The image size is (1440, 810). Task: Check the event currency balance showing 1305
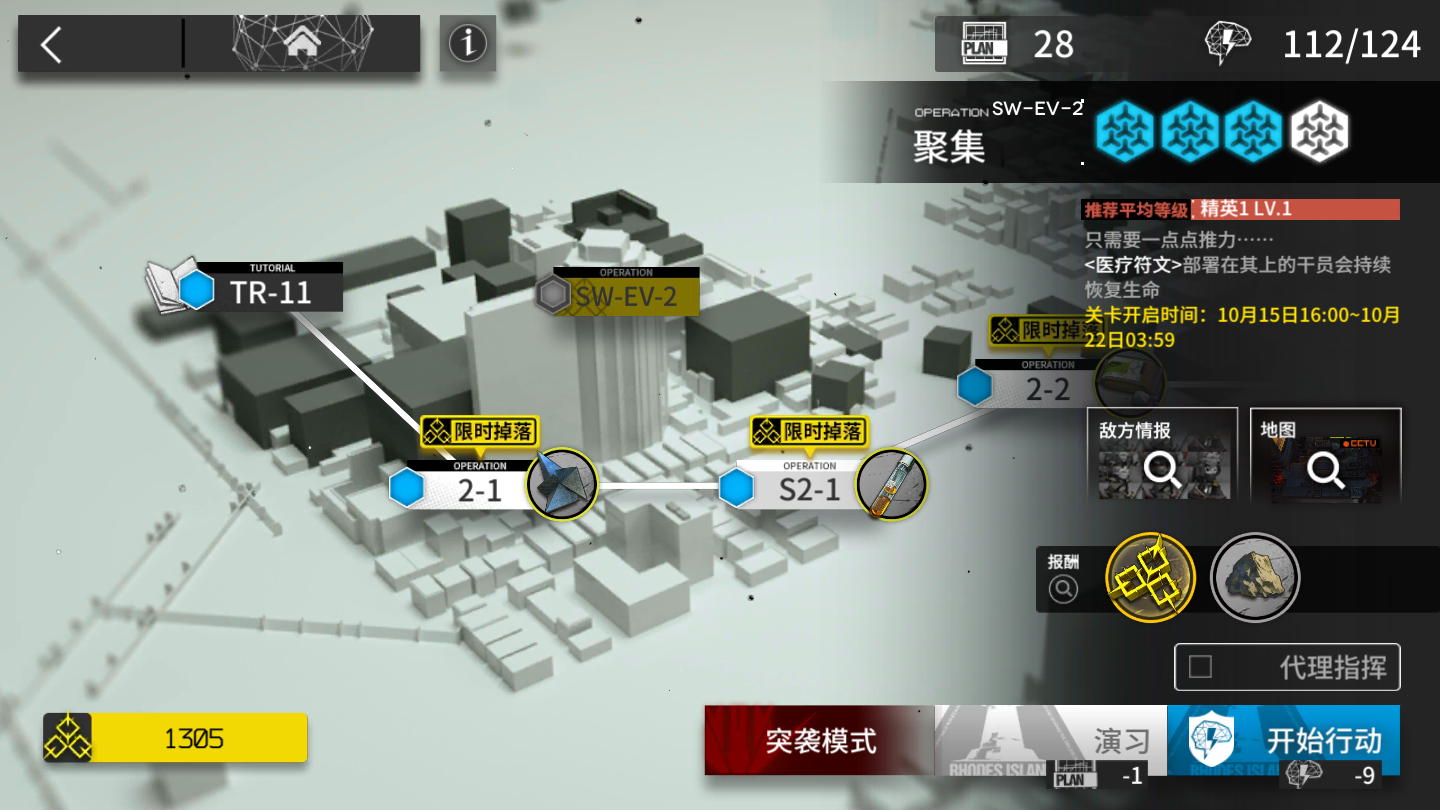[x=175, y=738]
